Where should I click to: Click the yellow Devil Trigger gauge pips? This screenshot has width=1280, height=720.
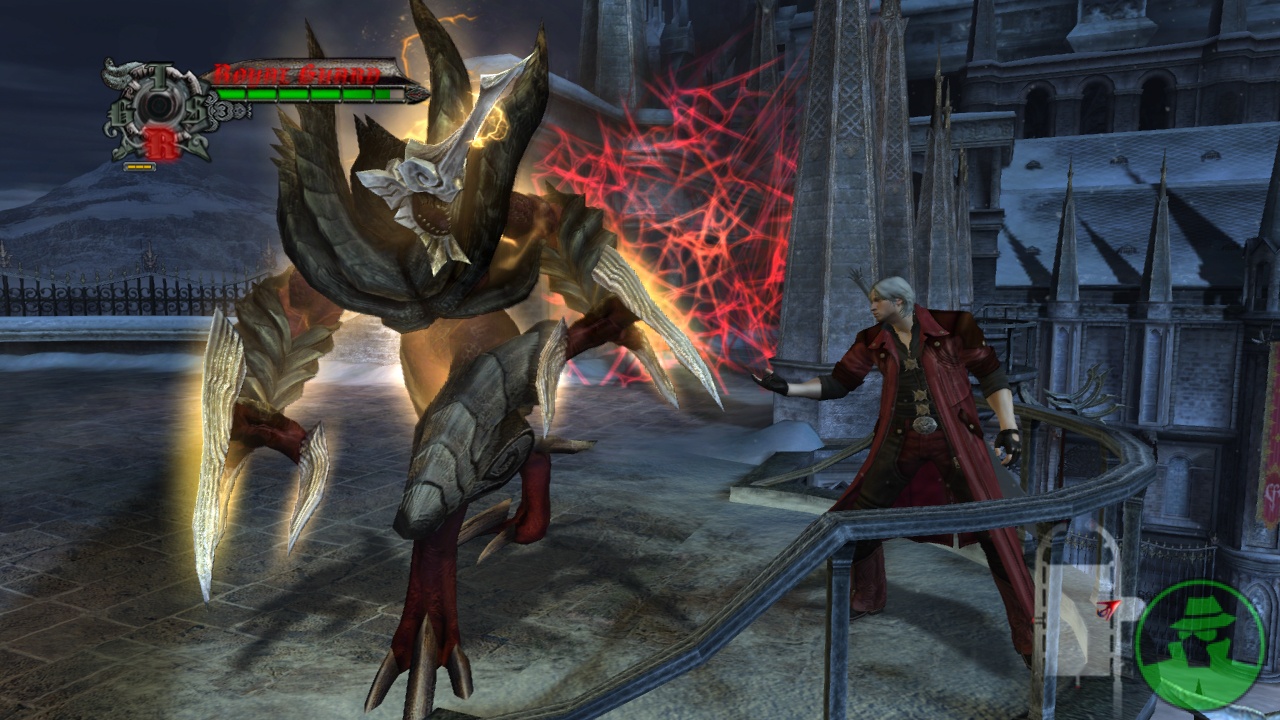[x=138, y=166]
